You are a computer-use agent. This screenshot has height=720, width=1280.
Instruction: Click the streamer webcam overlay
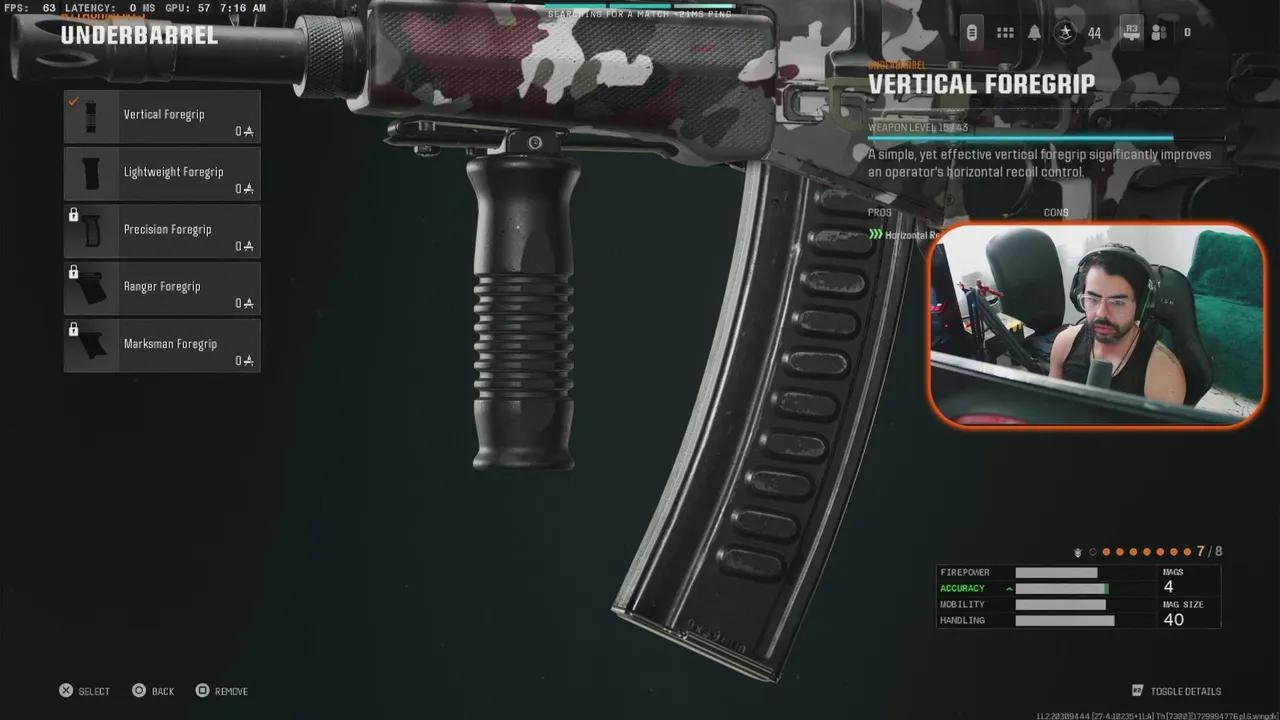coord(1097,323)
